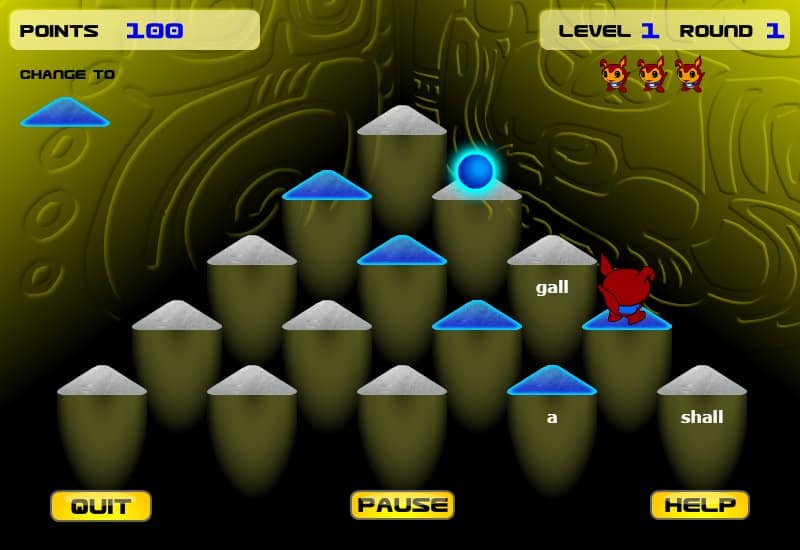Open the Help screen
This screenshot has width=800, height=550.
[x=700, y=505]
